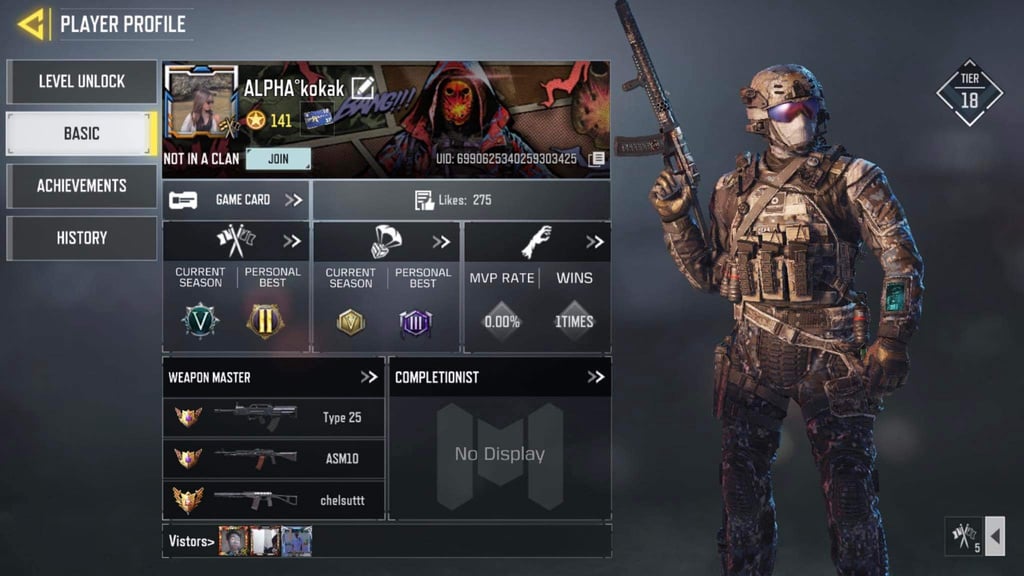Screen dimensions: 1024x576
Task: Open the Tier 18 badge
Action: [x=968, y=94]
